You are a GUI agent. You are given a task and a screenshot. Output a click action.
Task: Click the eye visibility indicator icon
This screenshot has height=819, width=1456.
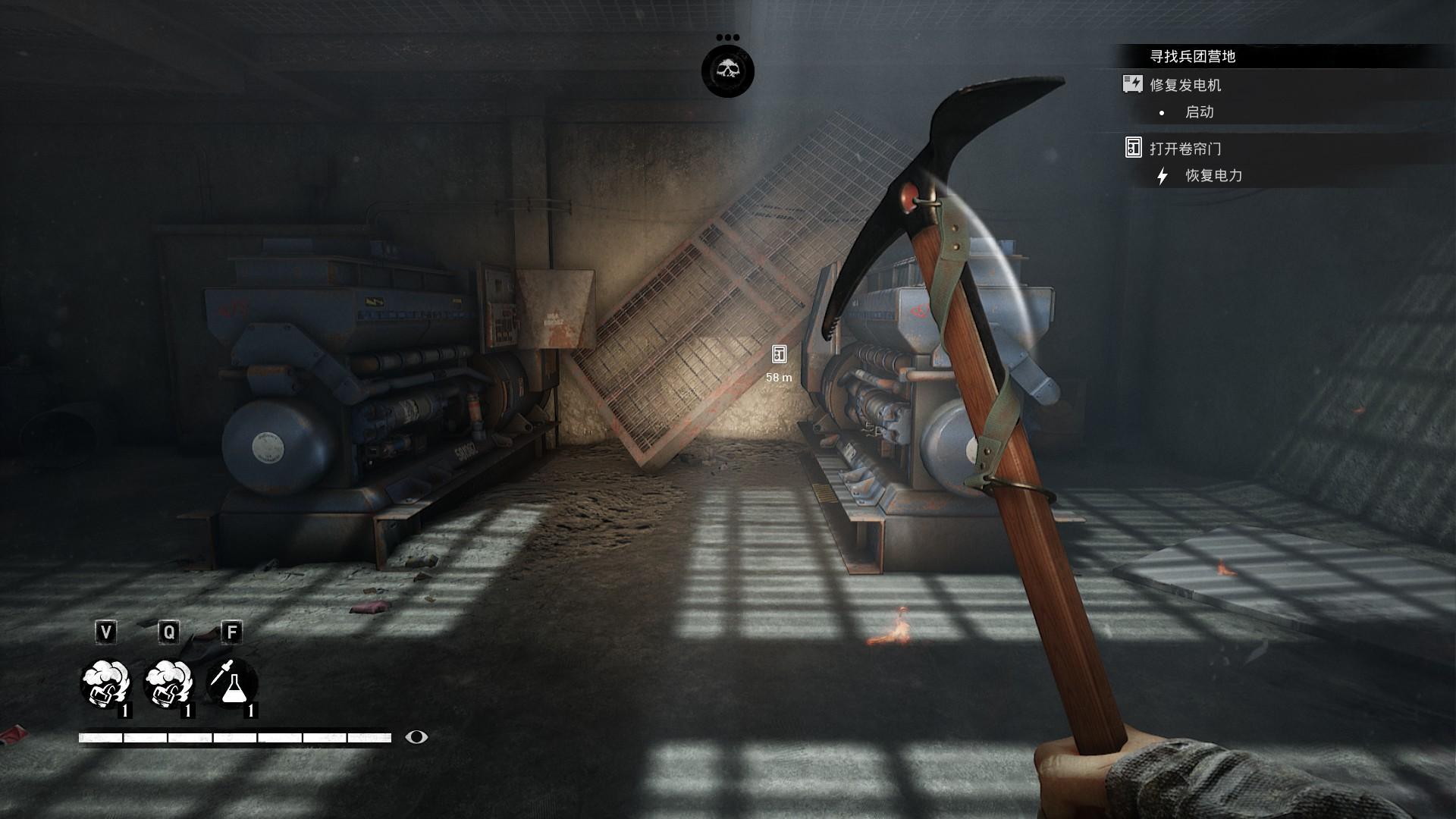[416, 737]
